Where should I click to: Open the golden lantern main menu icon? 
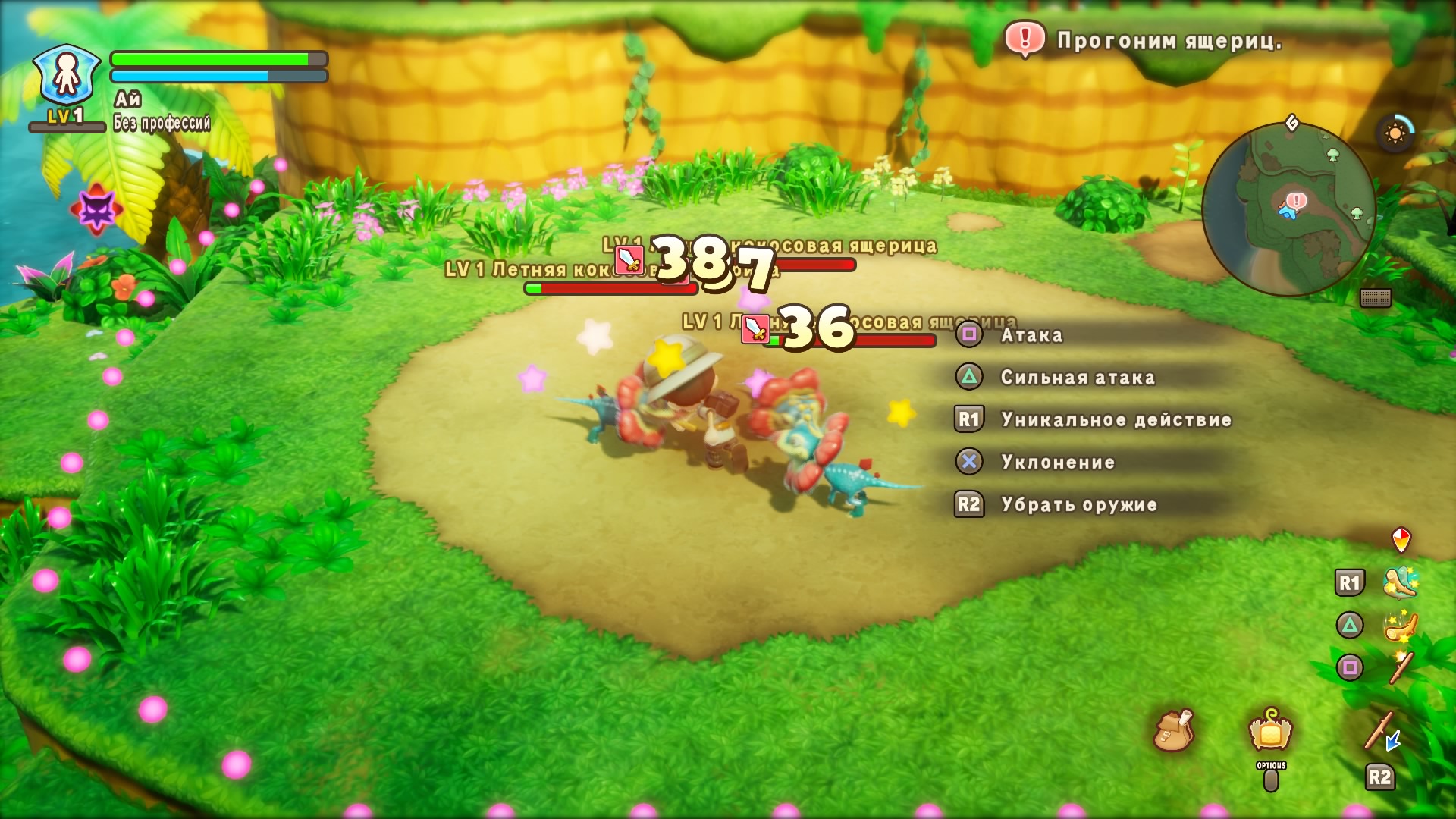1271,730
